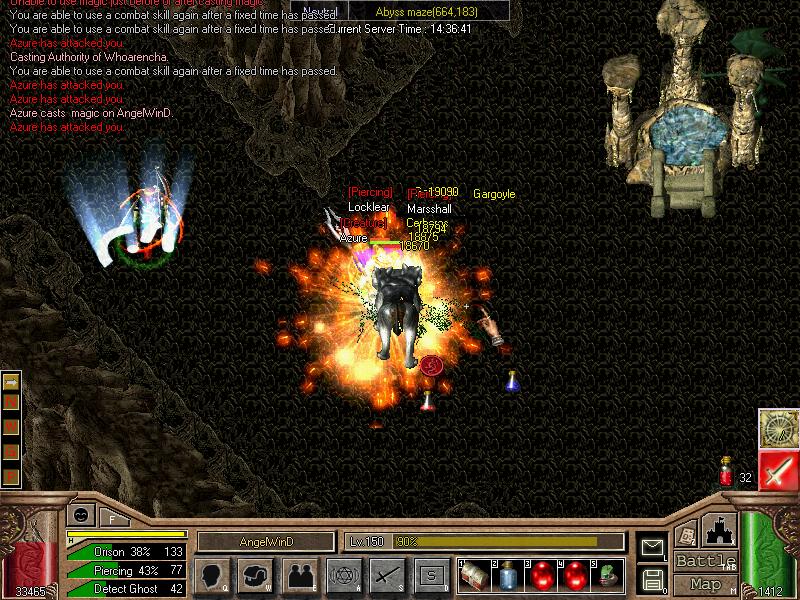Use the red orb in quick slot 4
Viewport: 800px width, 600px height.
[x=575, y=575]
